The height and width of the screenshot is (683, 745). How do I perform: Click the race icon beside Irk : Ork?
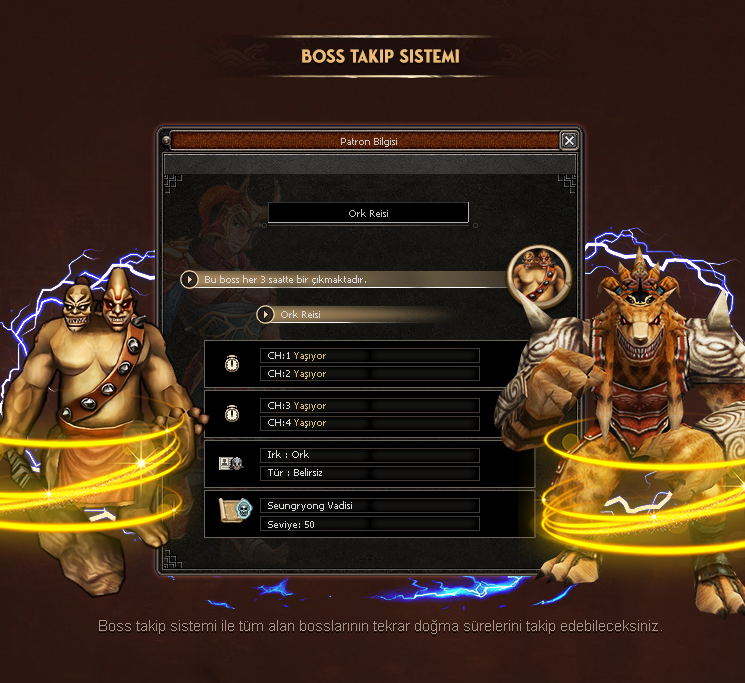point(231,463)
